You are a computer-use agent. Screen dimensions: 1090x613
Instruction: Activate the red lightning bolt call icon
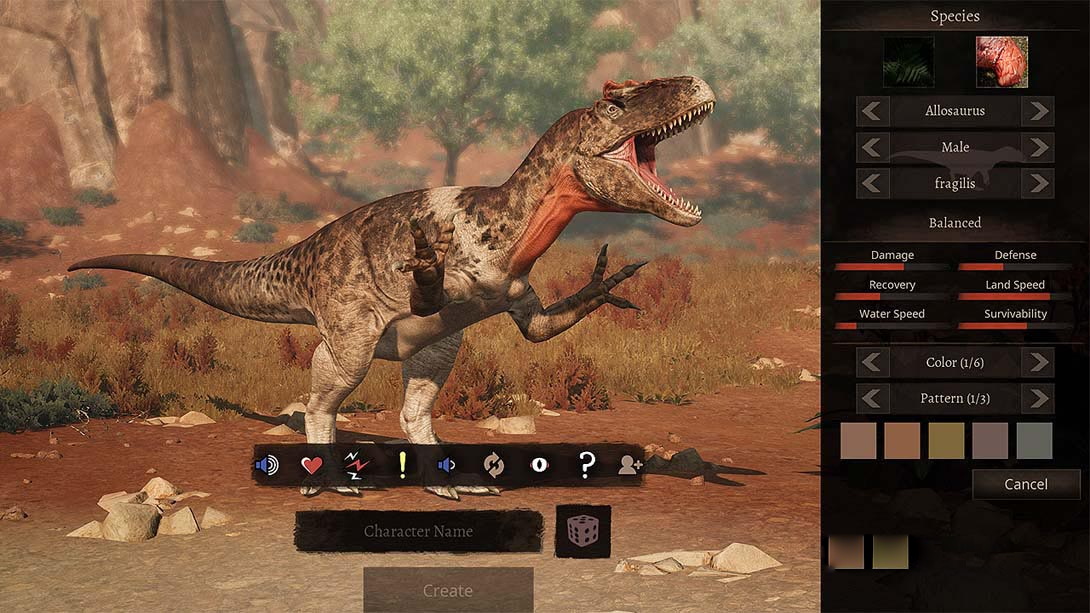pos(357,465)
